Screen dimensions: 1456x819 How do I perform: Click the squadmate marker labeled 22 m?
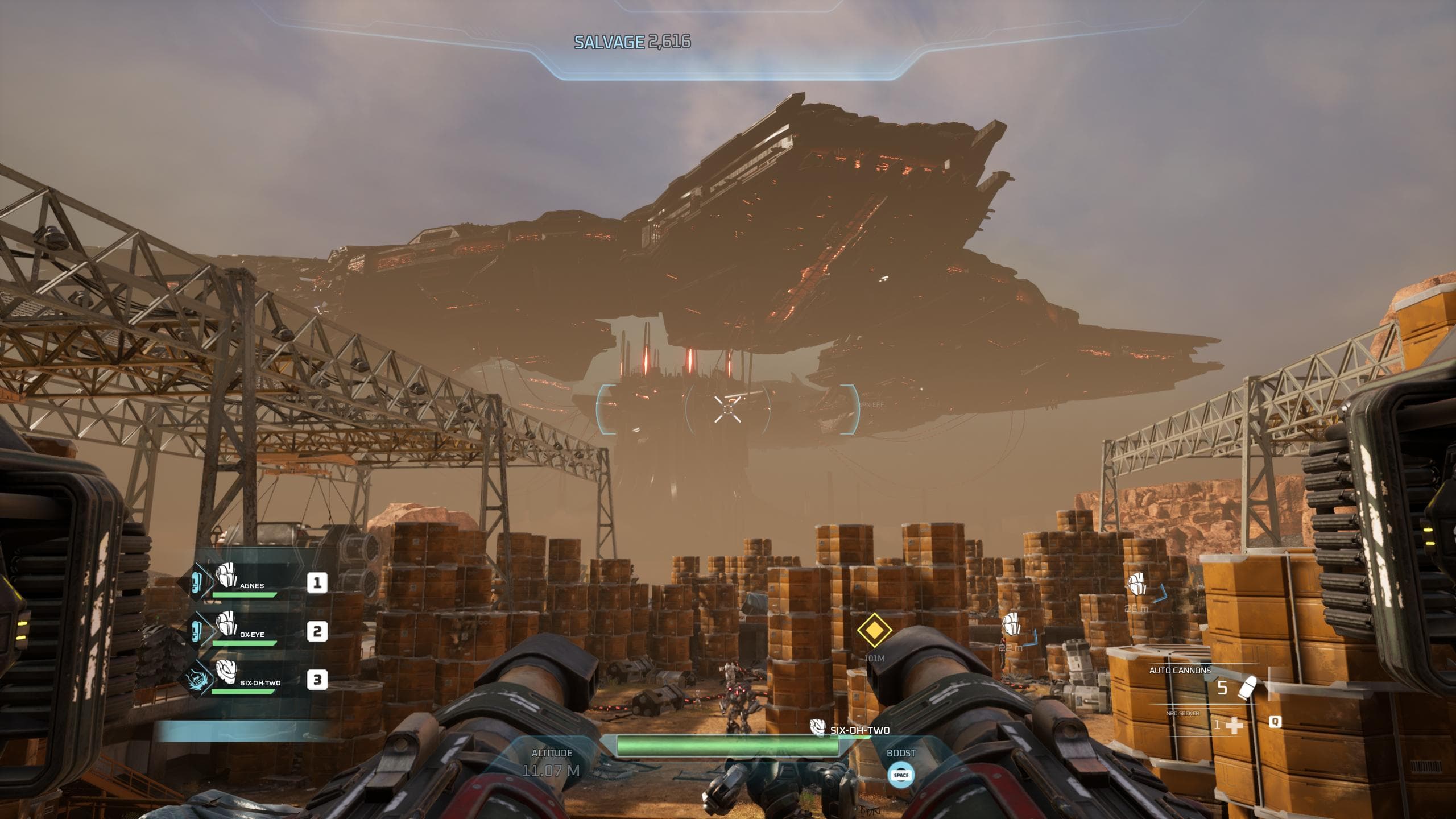tap(1011, 626)
